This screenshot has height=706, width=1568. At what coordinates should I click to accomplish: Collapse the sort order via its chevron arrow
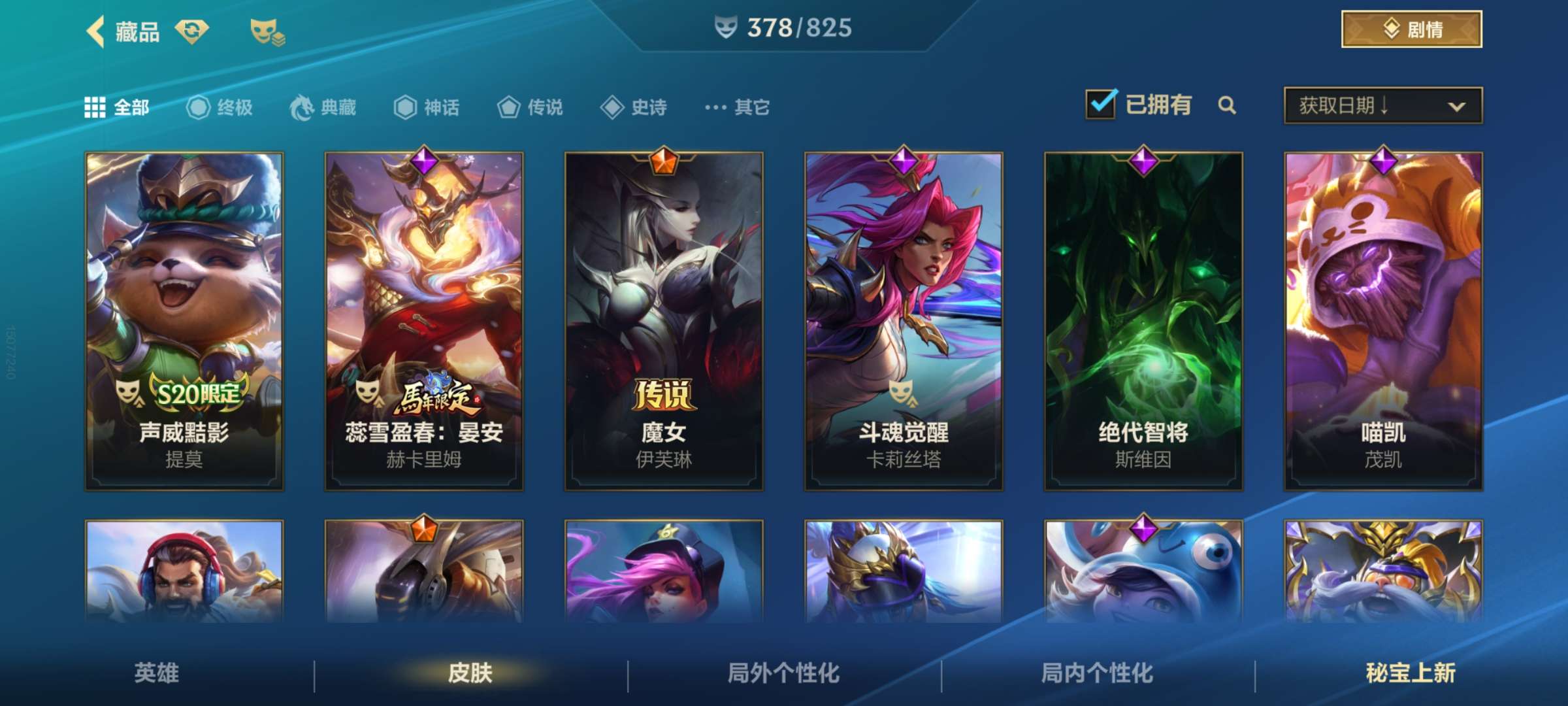pyautogui.click(x=1457, y=106)
